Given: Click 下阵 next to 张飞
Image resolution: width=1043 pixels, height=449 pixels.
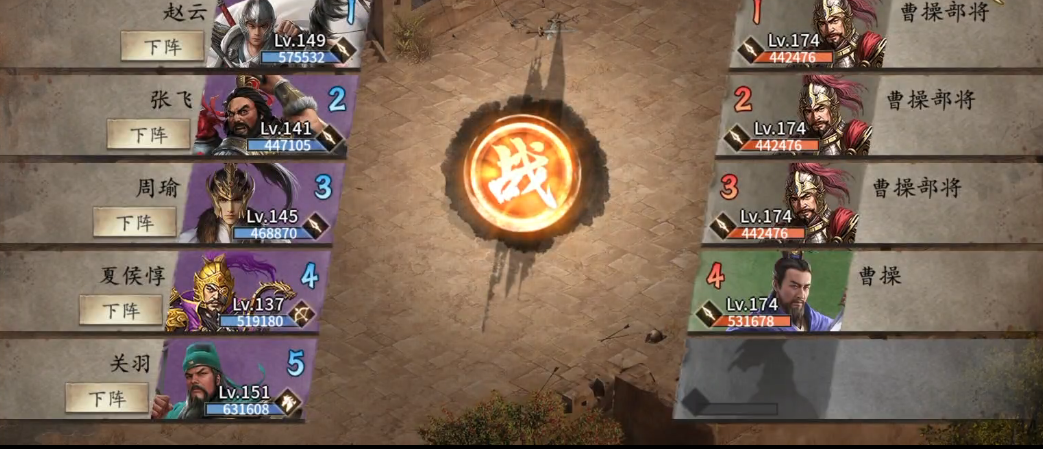Looking at the screenshot, I should coord(148,134).
